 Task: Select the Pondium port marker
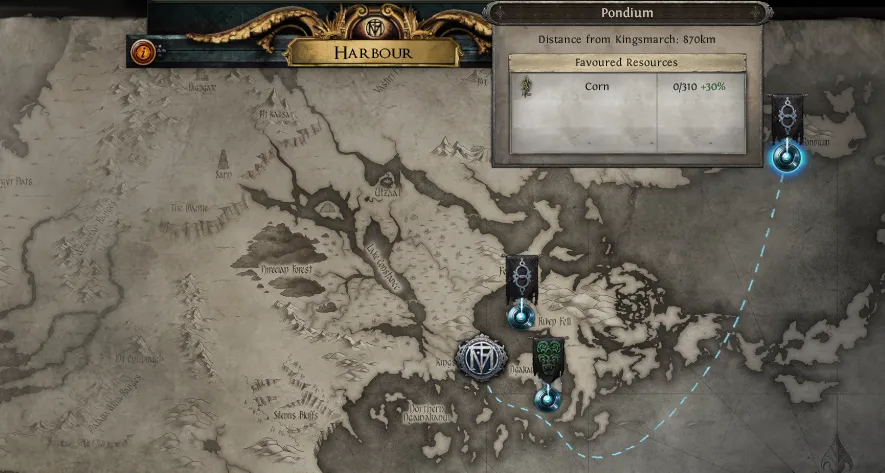[786, 157]
